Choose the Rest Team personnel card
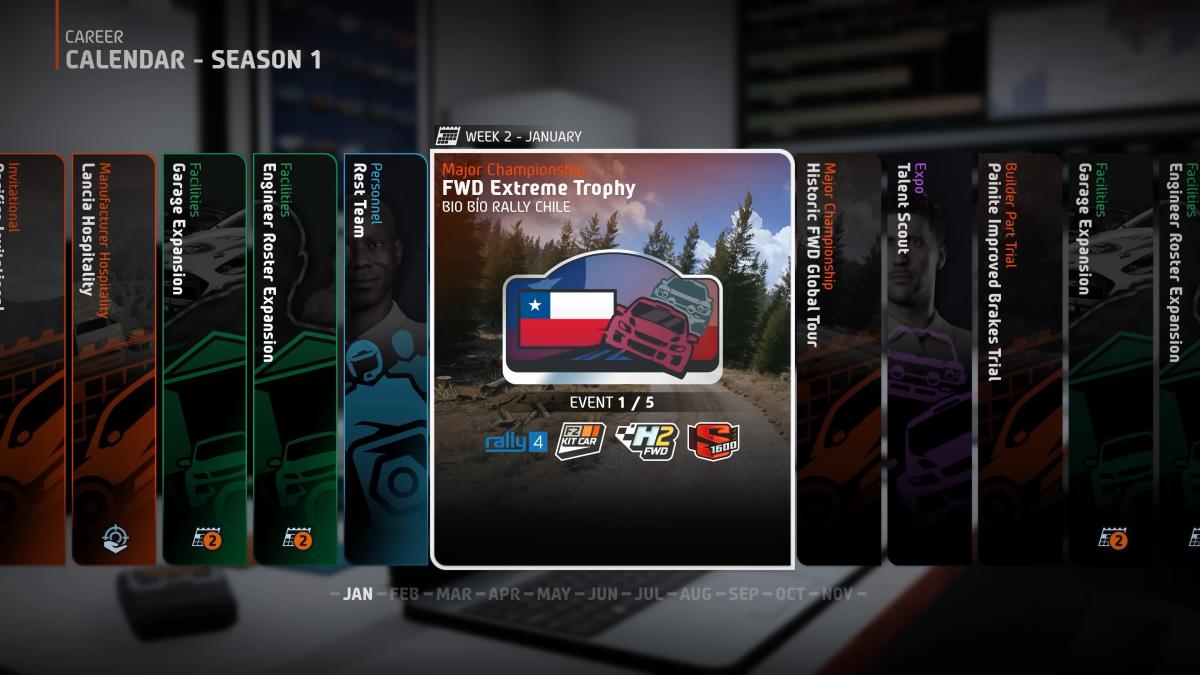Viewport: 1200px width, 675px height. click(x=385, y=358)
